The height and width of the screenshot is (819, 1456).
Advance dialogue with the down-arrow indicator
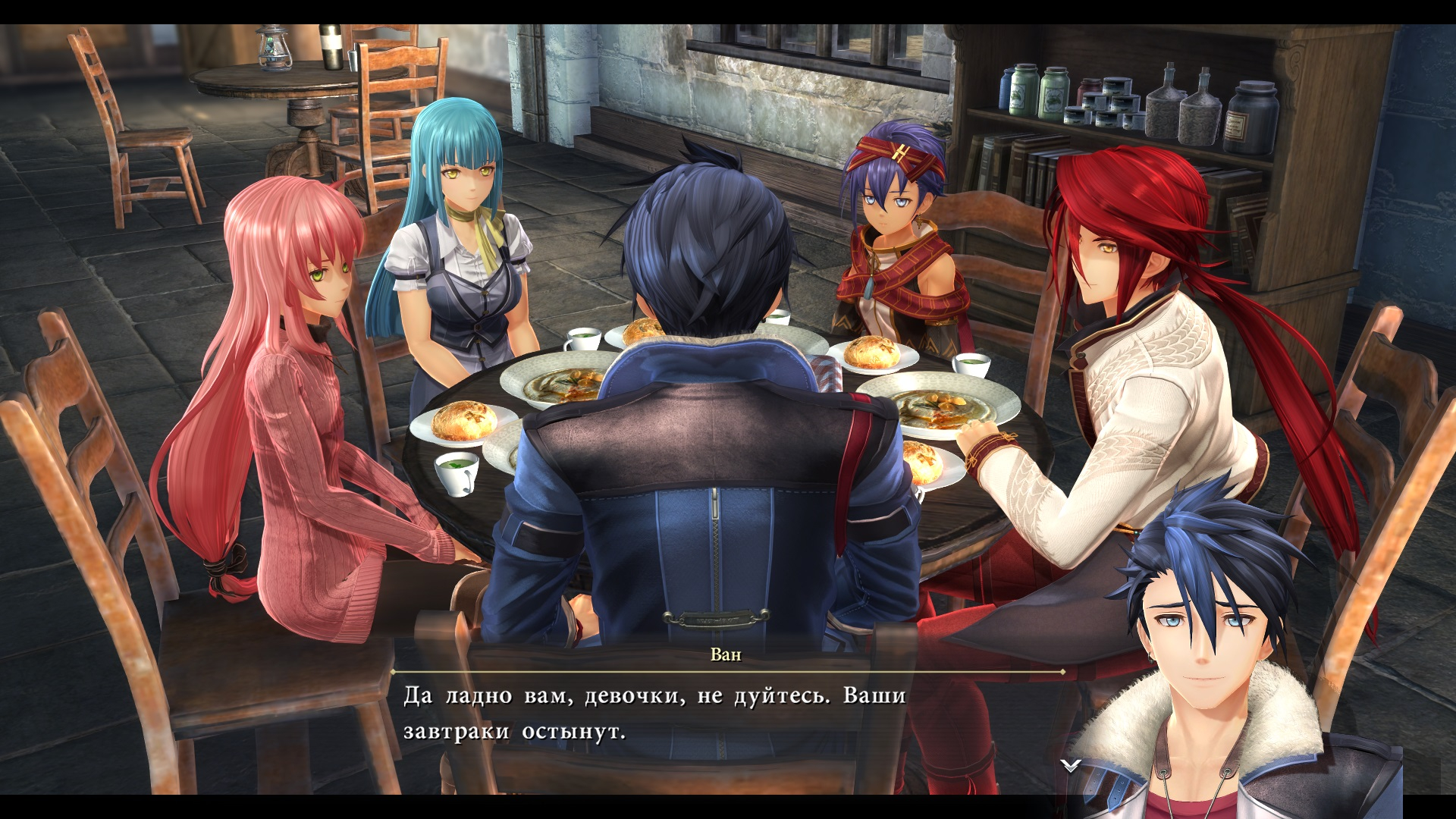pyautogui.click(x=1070, y=766)
